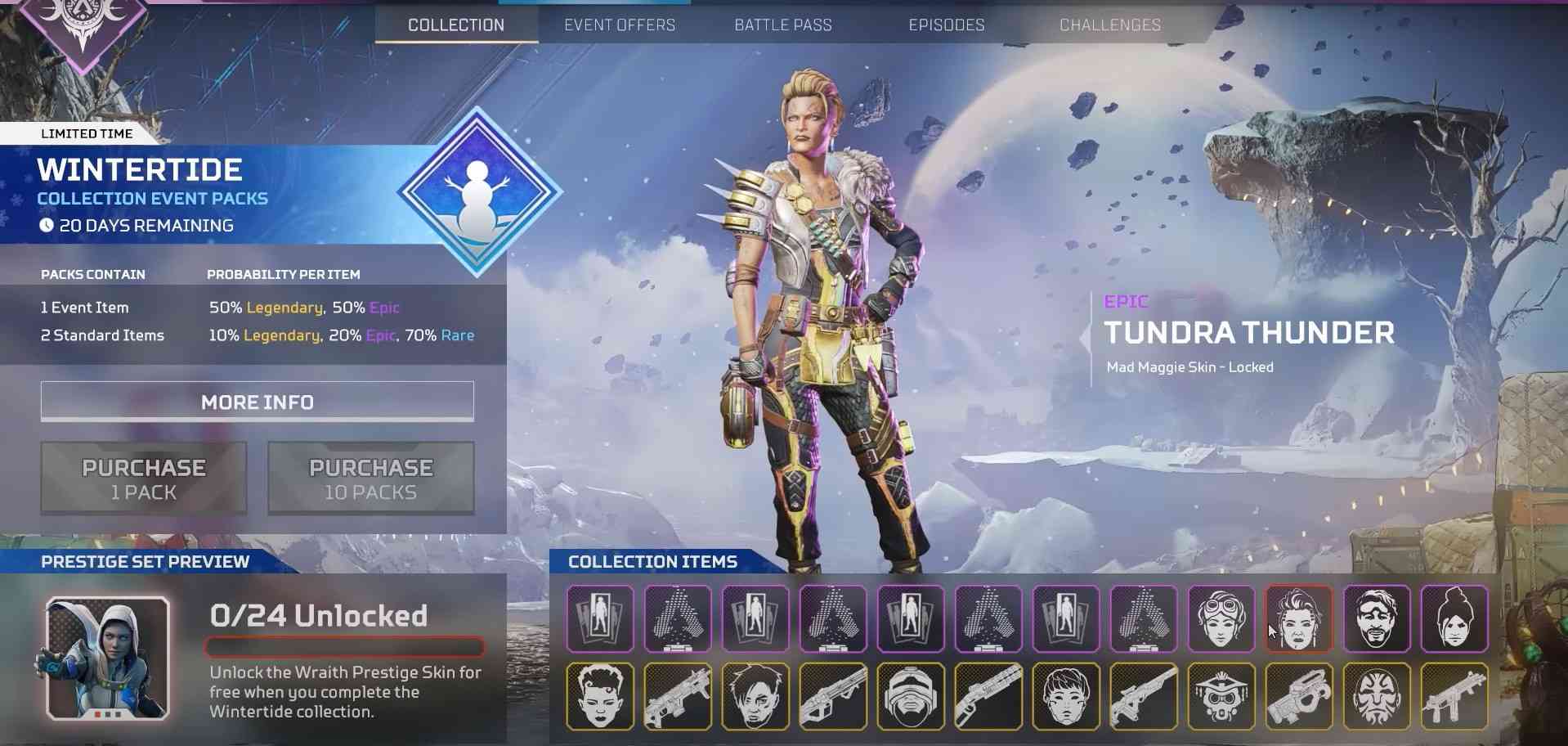Purchase 1 Pack of Wintertide
Image resolution: width=1568 pixels, height=746 pixels.
coord(144,479)
